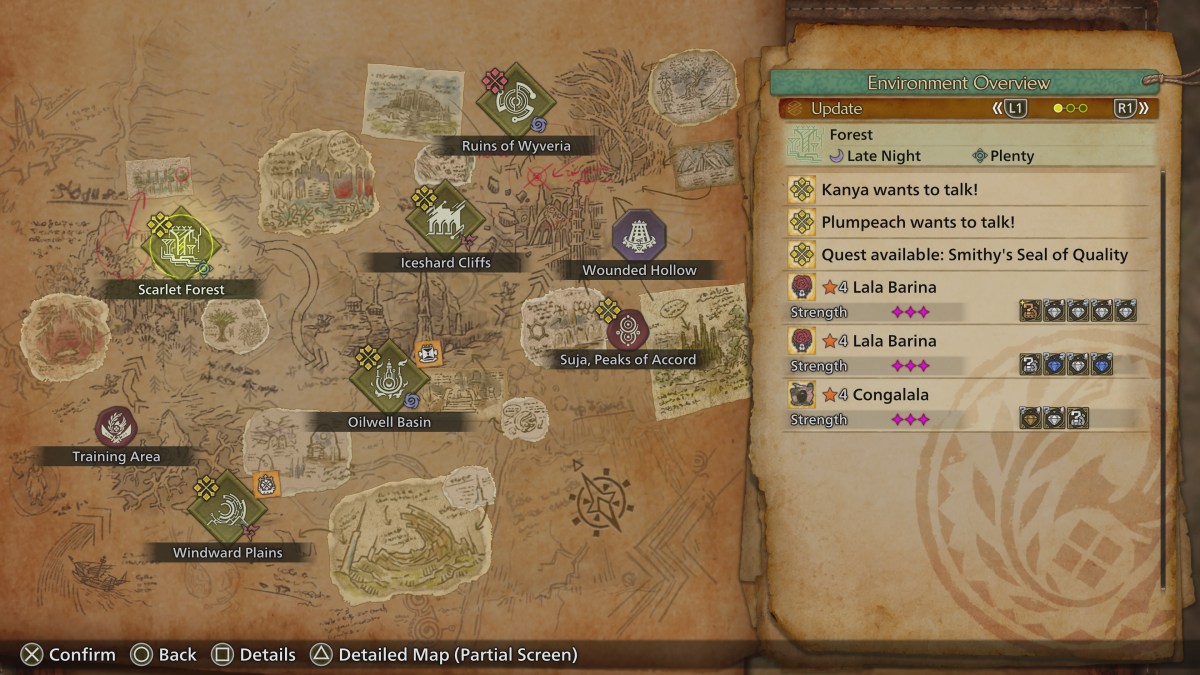Select Suja, Peaks of Accord marker
Viewport: 1200px width, 675px height.
point(628,330)
